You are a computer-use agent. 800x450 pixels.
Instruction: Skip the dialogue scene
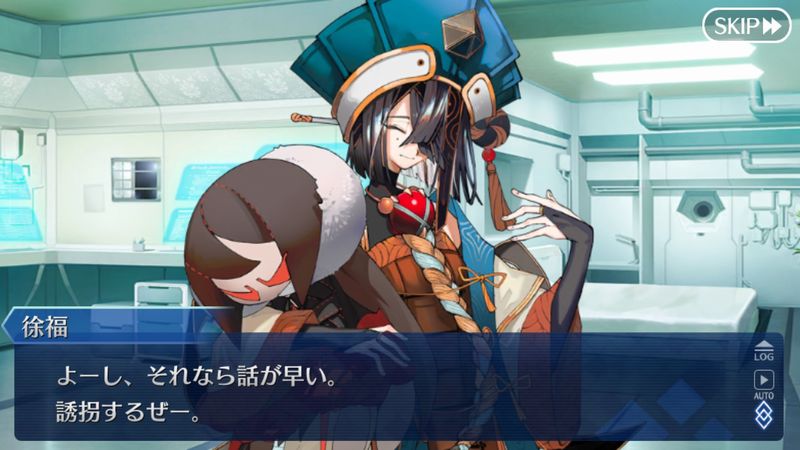coord(746,25)
